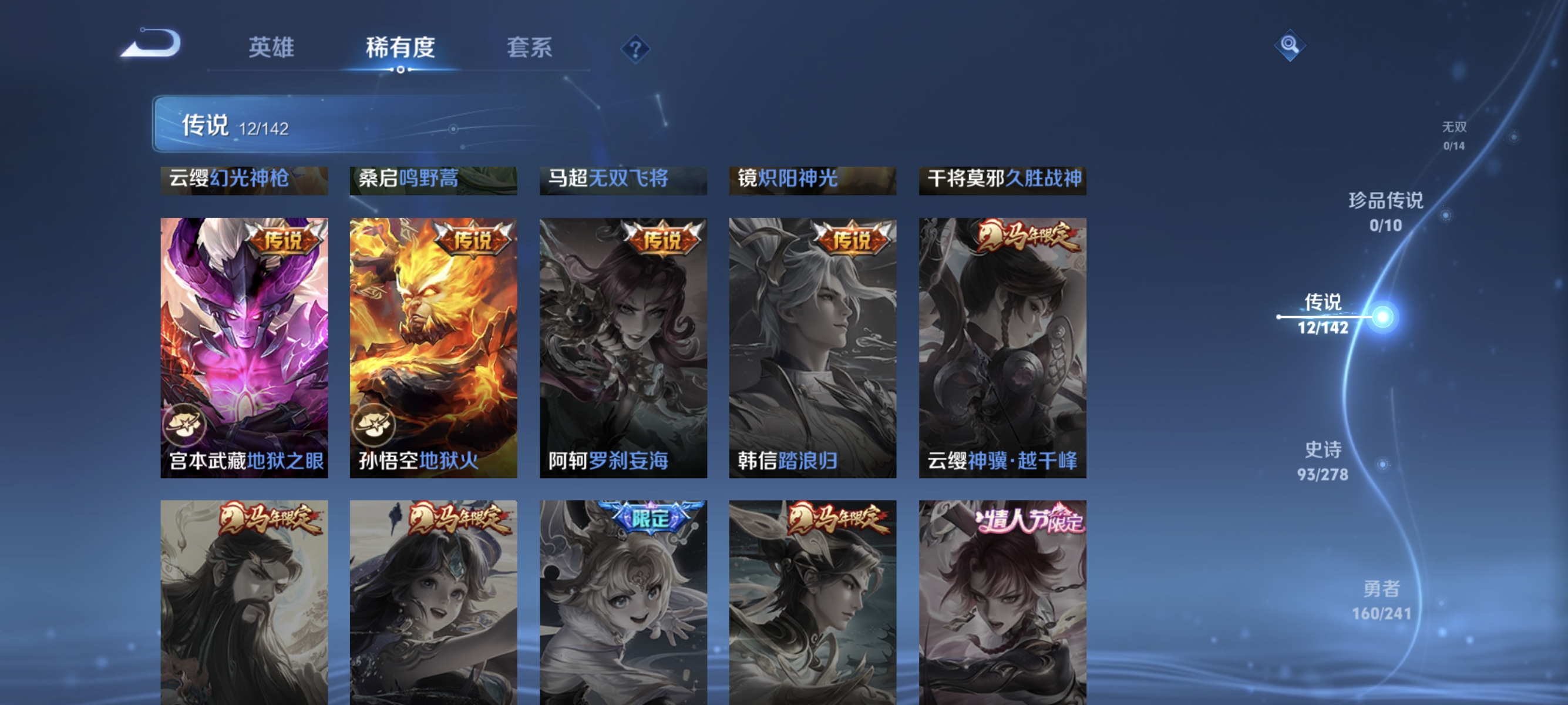
Task: Open the skin search via the magnifier icon
Action: pos(1290,45)
